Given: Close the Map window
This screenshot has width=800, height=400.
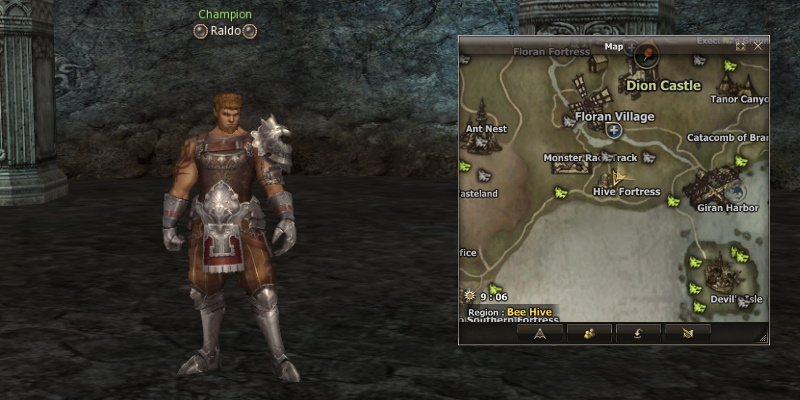Looking at the screenshot, I should [758, 46].
